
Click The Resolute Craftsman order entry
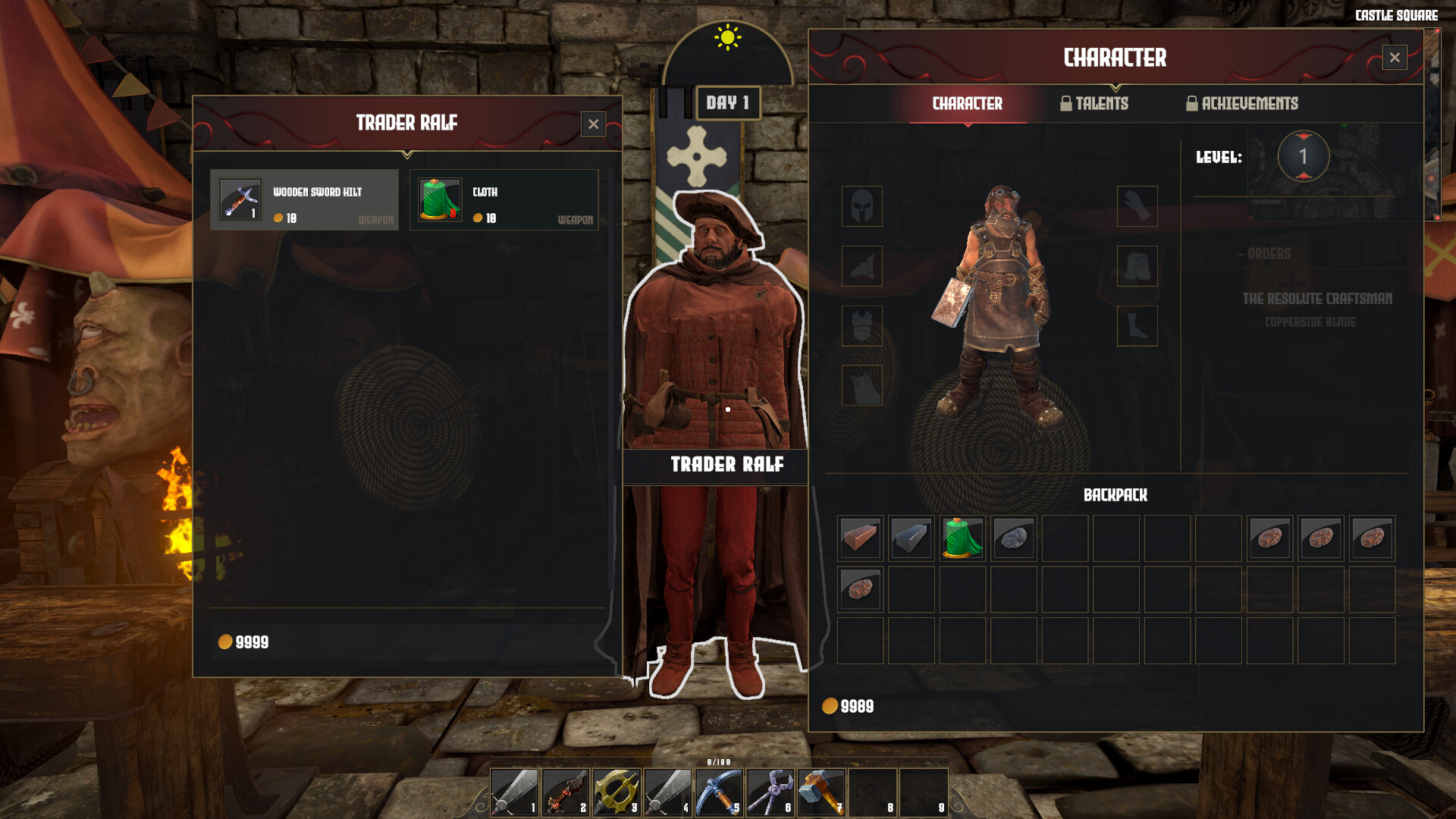click(x=1316, y=299)
